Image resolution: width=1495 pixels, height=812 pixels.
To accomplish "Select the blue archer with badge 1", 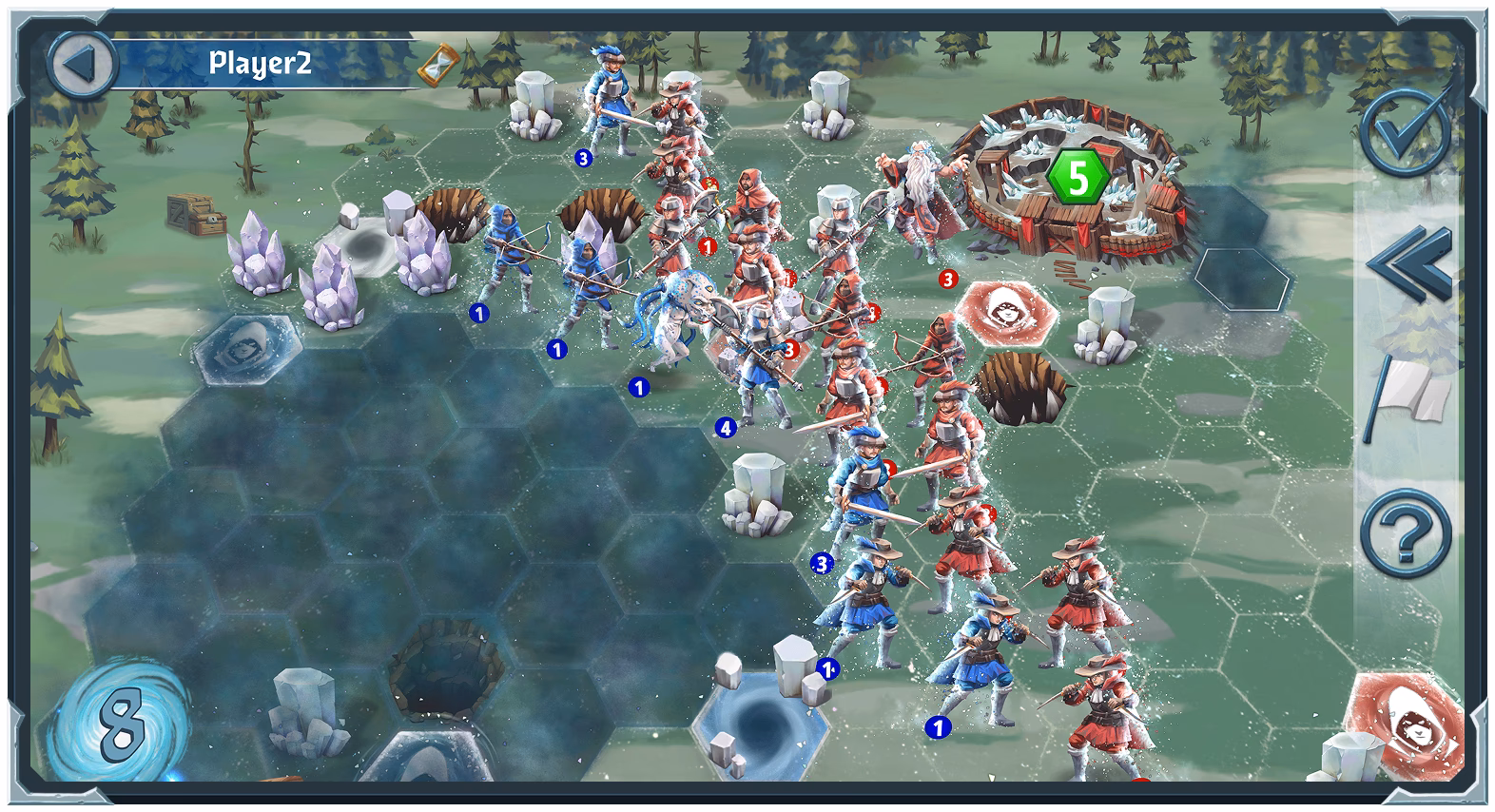I will click(x=507, y=261).
